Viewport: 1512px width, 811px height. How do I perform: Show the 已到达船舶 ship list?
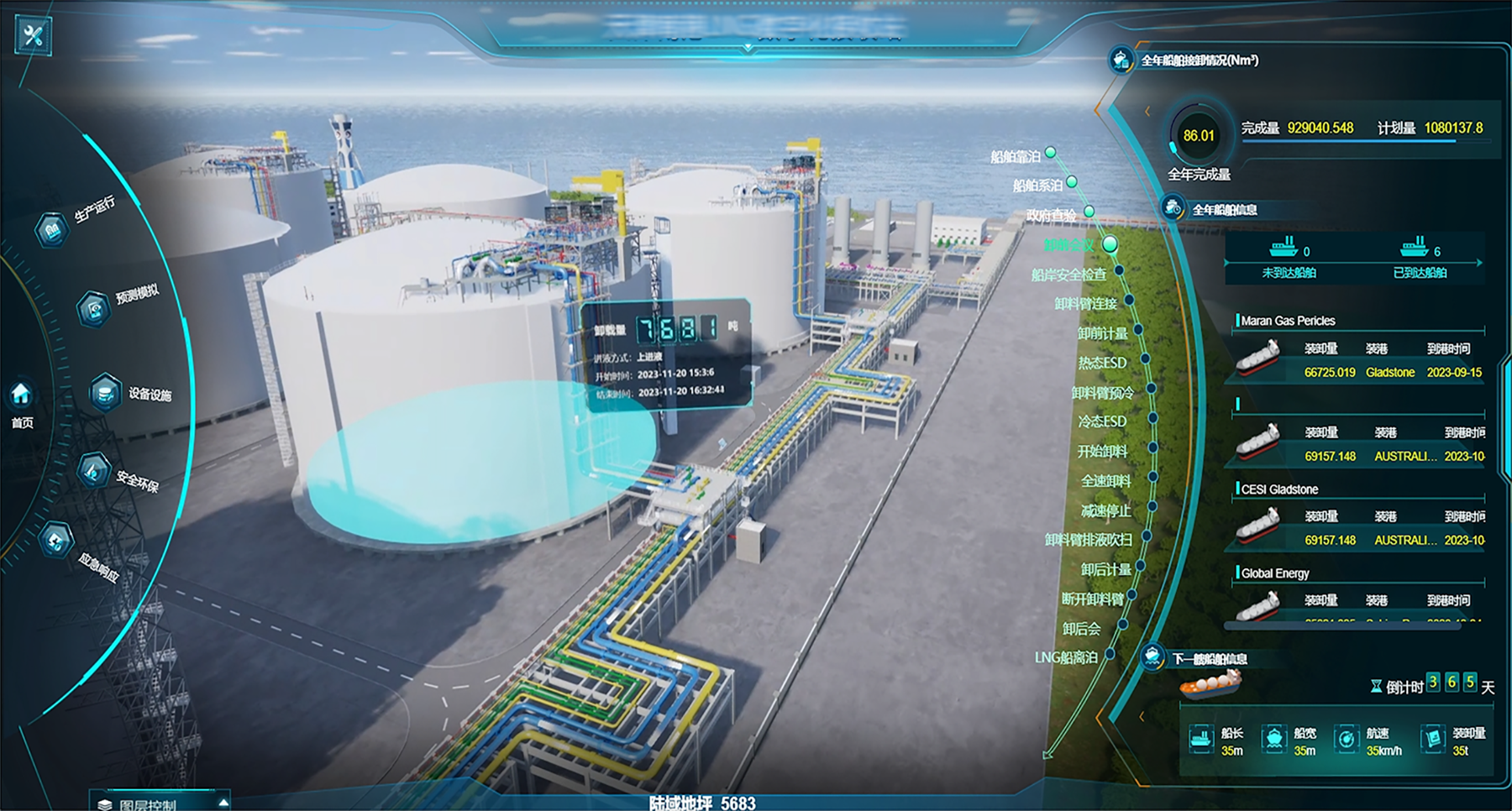click(x=1420, y=259)
